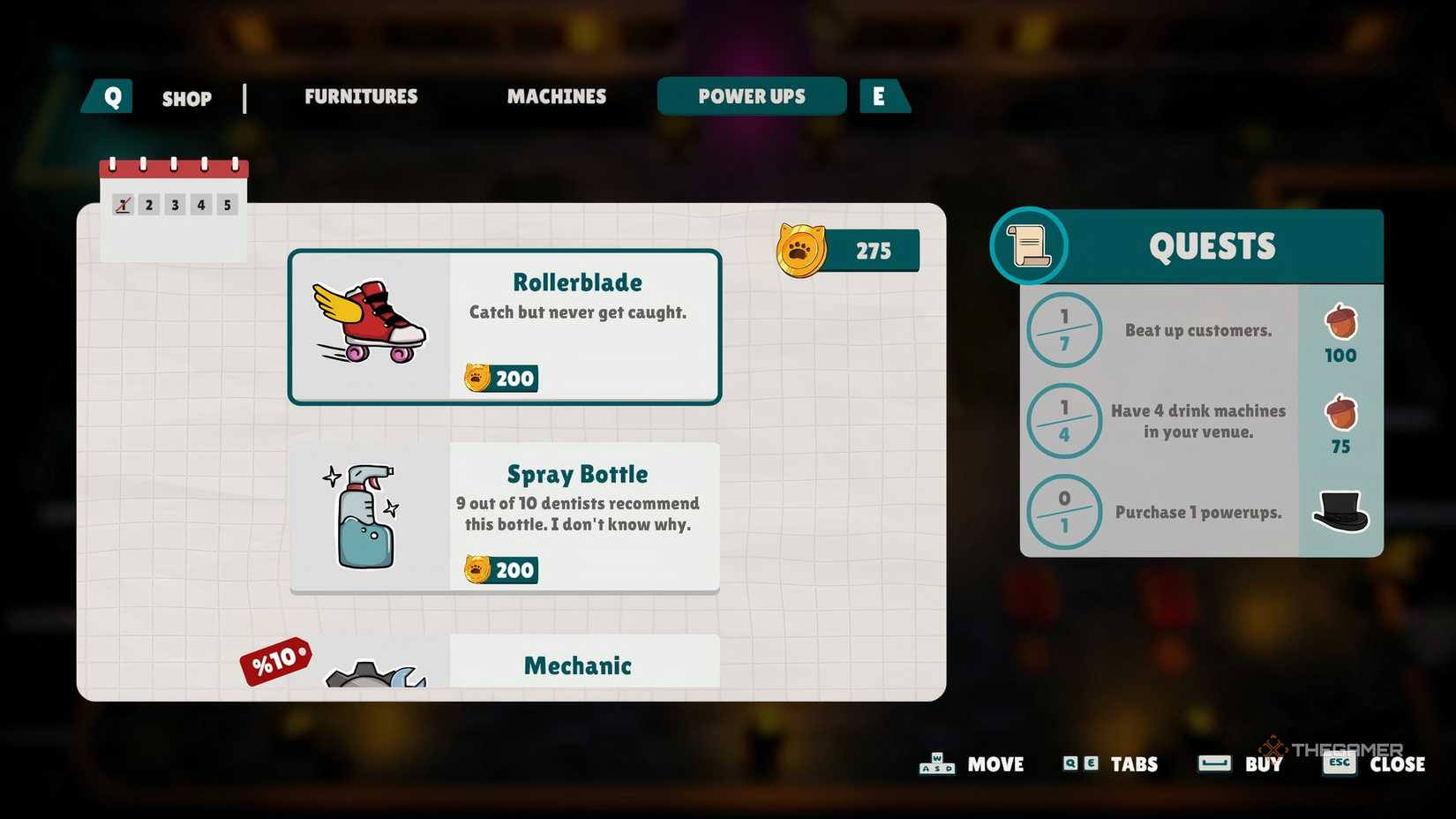The width and height of the screenshot is (1456, 819).
Task: Click the acorn reward icon for beating customers
Action: coord(1340,323)
